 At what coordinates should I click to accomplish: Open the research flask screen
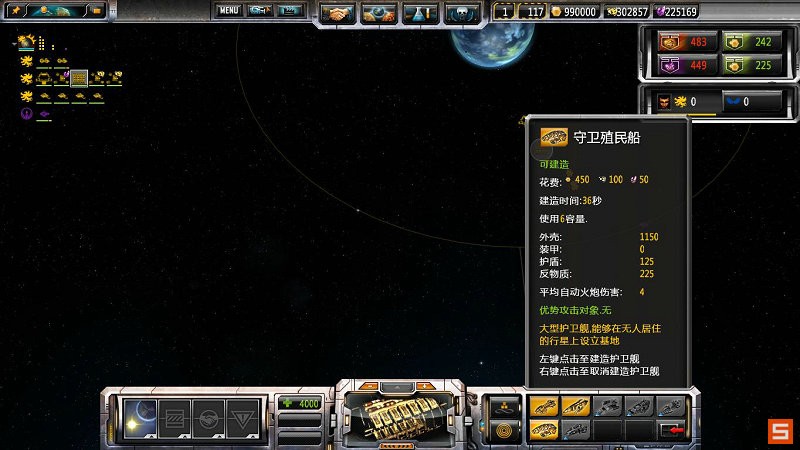420,13
